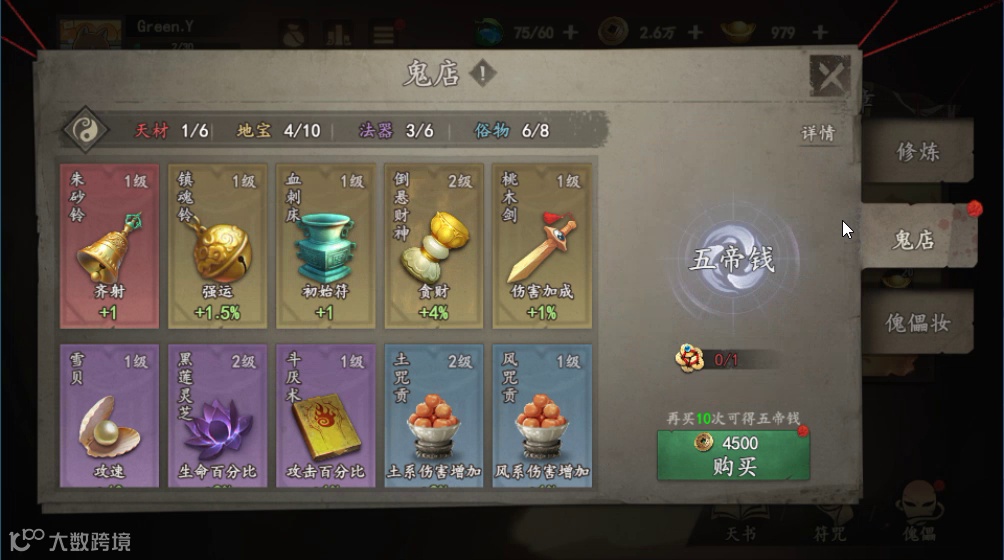Select the 鬼店 side tab
1004x560 pixels.
coord(914,239)
